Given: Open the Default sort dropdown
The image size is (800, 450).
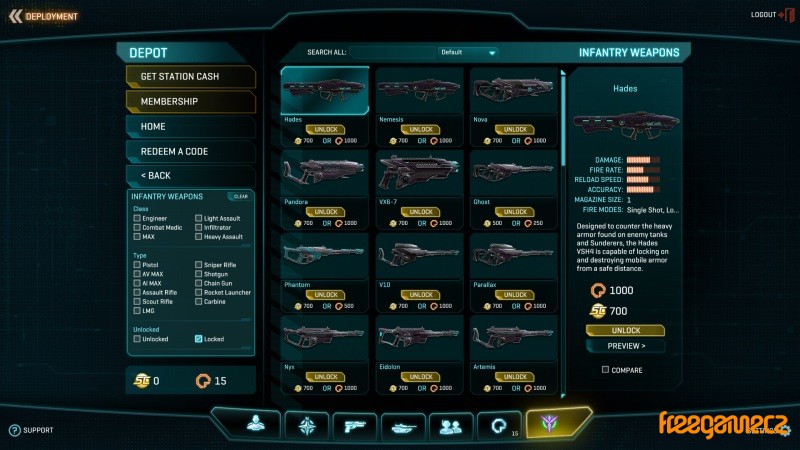Looking at the screenshot, I should [x=468, y=52].
